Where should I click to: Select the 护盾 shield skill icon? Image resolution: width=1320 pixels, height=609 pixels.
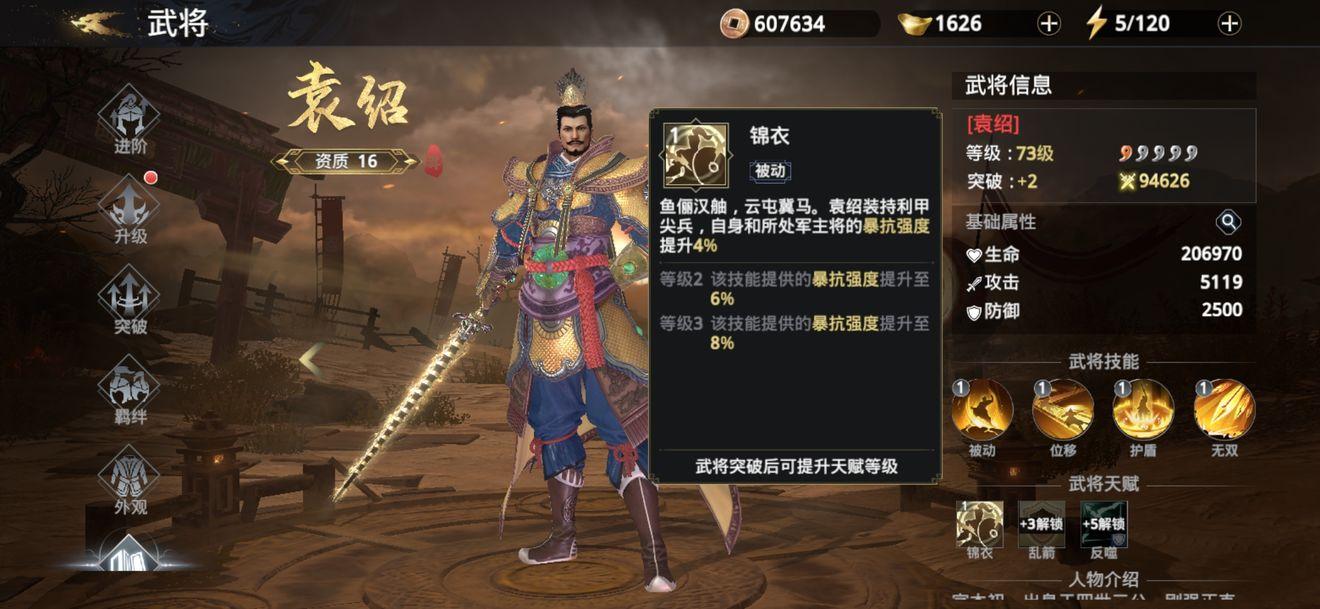pyautogui.click(x=1143, y=409)
